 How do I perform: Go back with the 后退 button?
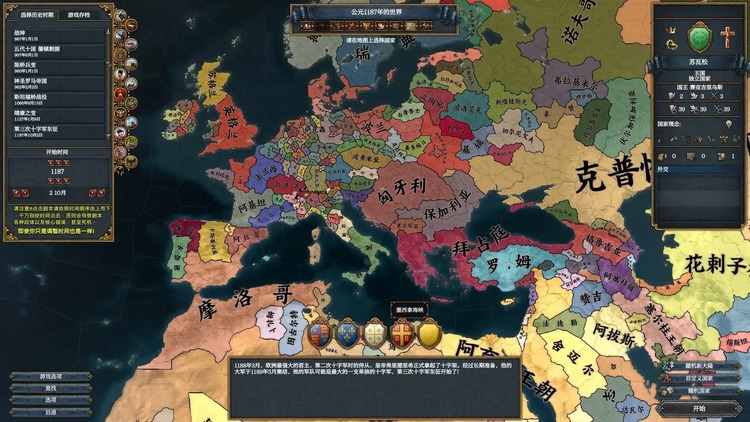(x=50, y=412)
